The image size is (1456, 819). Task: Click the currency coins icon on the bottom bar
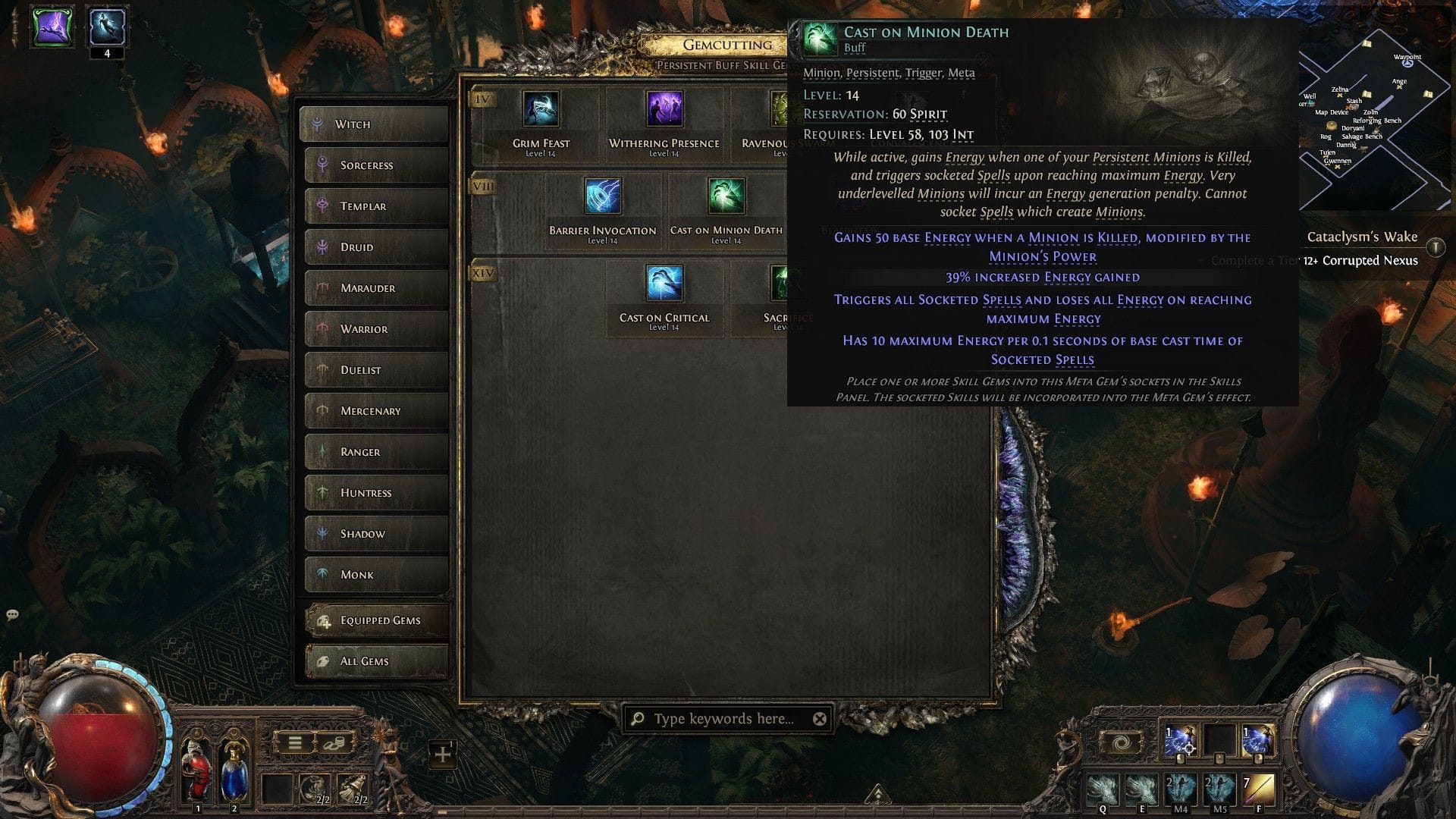pyautogui.click(x=334, y=742)
